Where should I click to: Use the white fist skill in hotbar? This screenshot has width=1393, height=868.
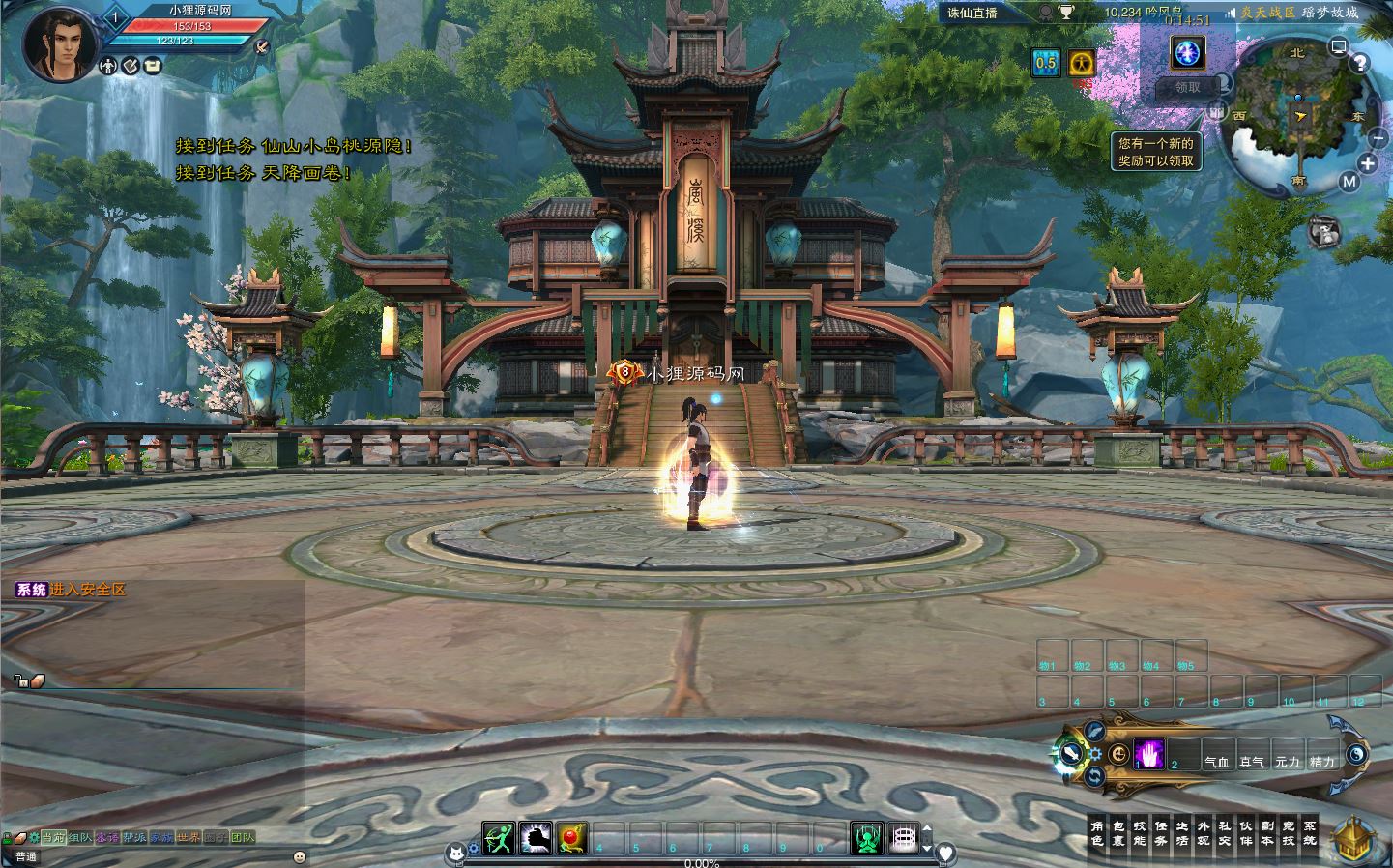pos(536,837)
